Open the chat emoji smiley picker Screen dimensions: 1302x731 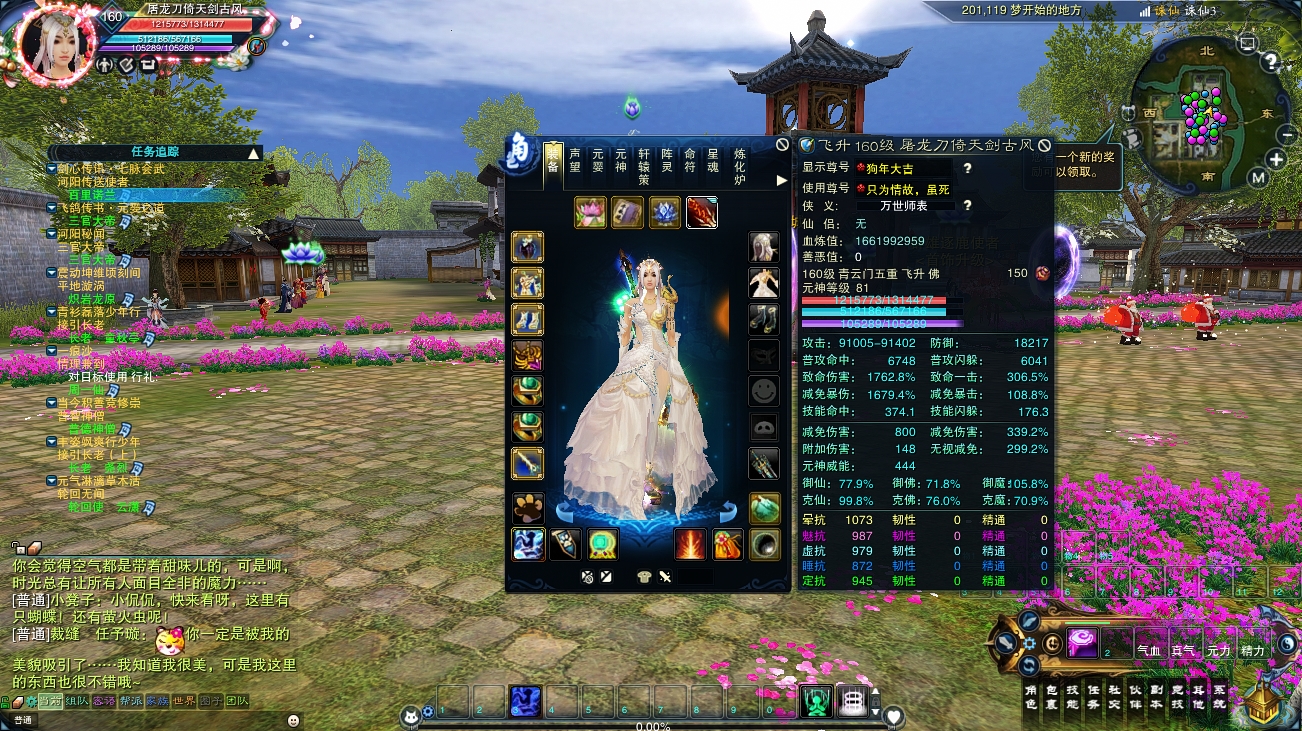tap(293, 719)
